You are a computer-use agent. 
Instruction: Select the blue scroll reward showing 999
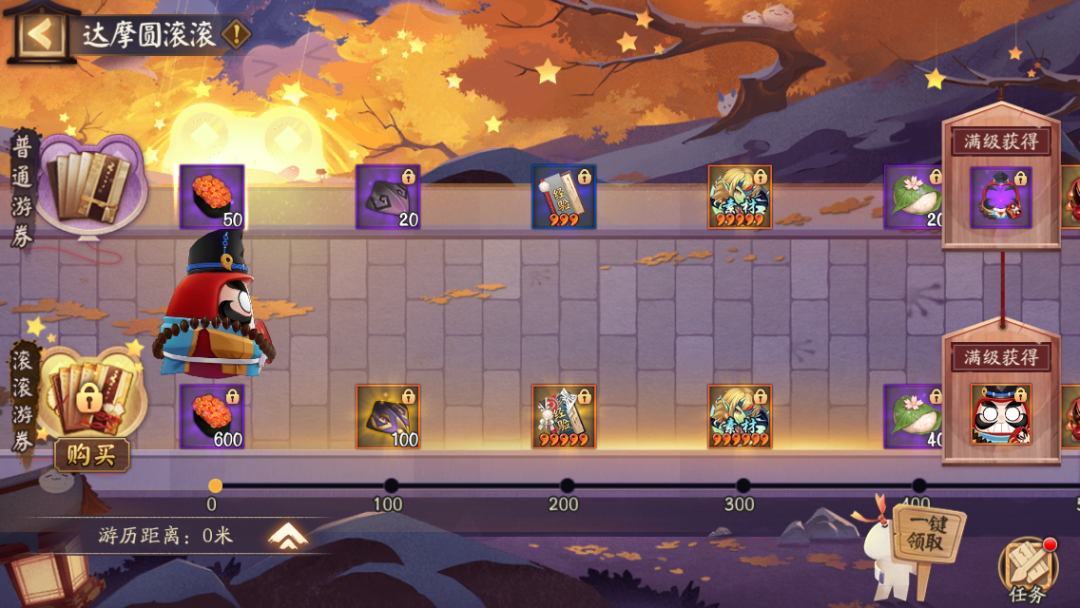(x=564, y=197)
